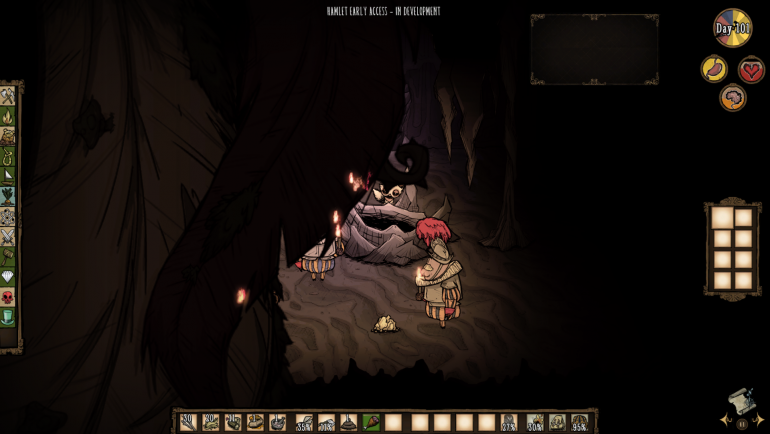Choose the Magic red skull crafting tab
This screenshot has width=770, height=434.
7,297
